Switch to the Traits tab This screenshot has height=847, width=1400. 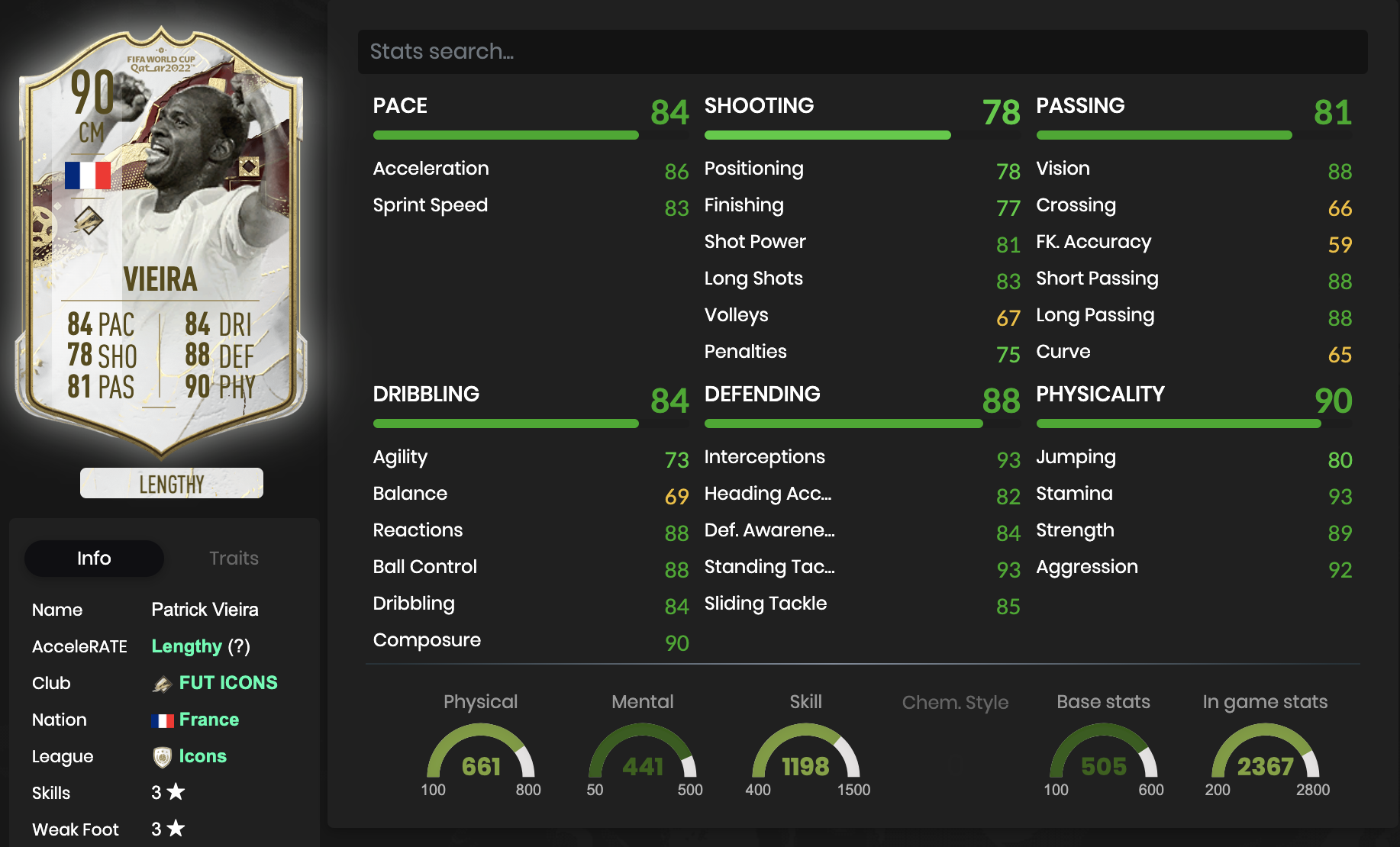point(234,558)
